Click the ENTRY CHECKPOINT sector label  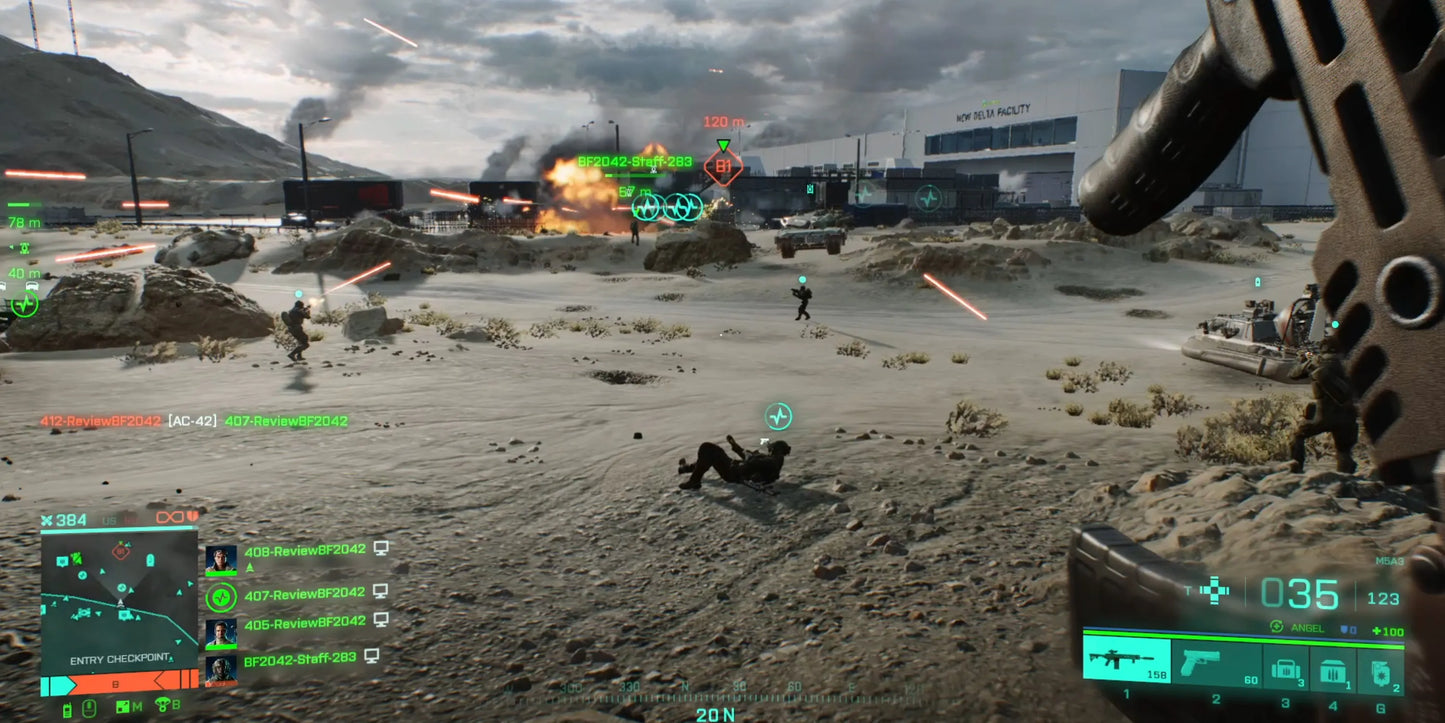[x=119, y=659]
